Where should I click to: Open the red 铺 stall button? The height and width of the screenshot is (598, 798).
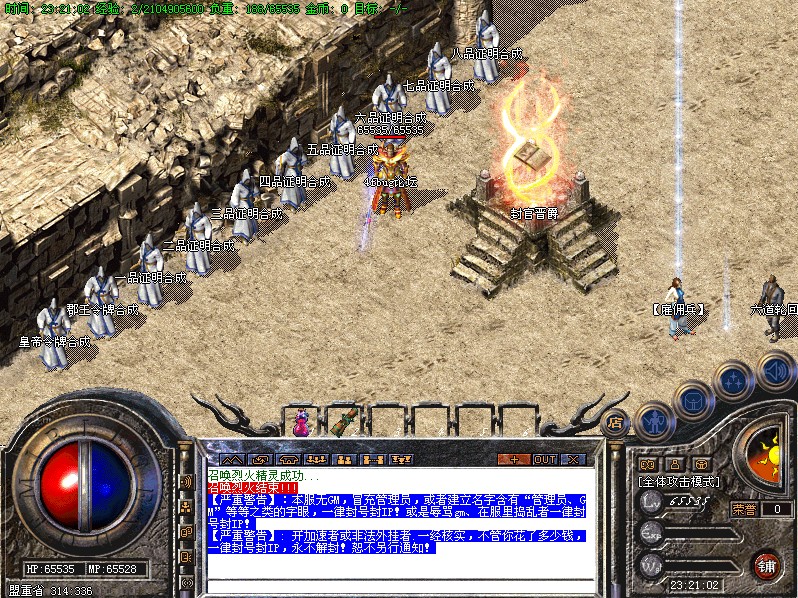click(x=768, y=563)
